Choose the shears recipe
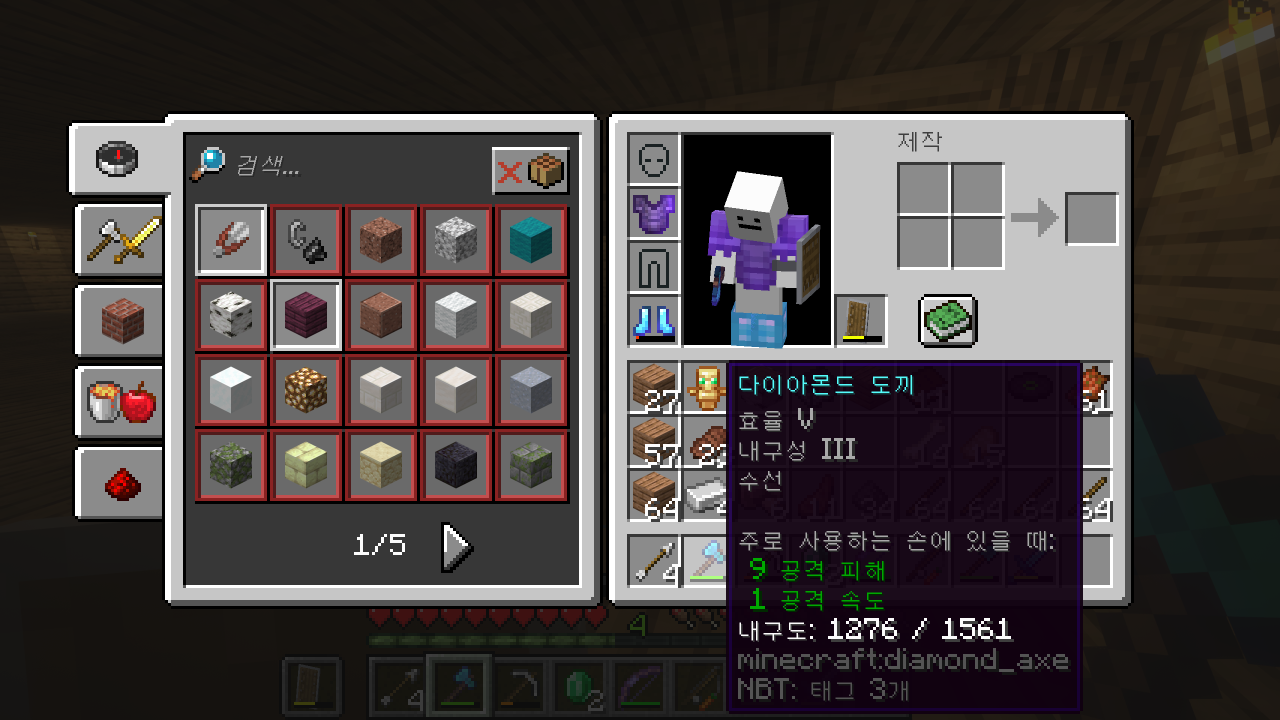The height and width of the screenshot is (720, 1280). pos(231,240)
